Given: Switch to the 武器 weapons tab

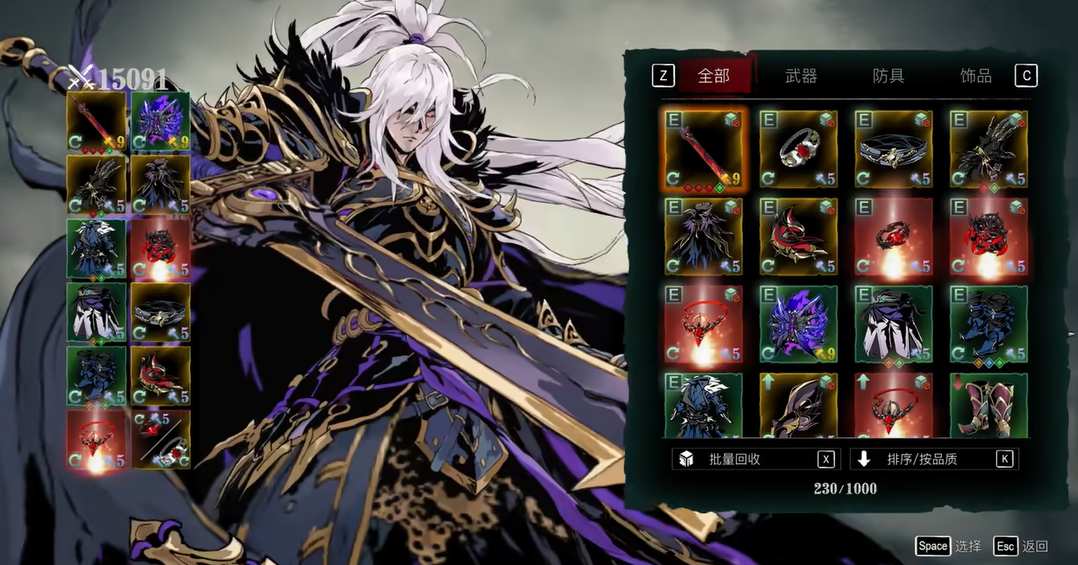Looking at the screenshot, I should coord(801,76).
